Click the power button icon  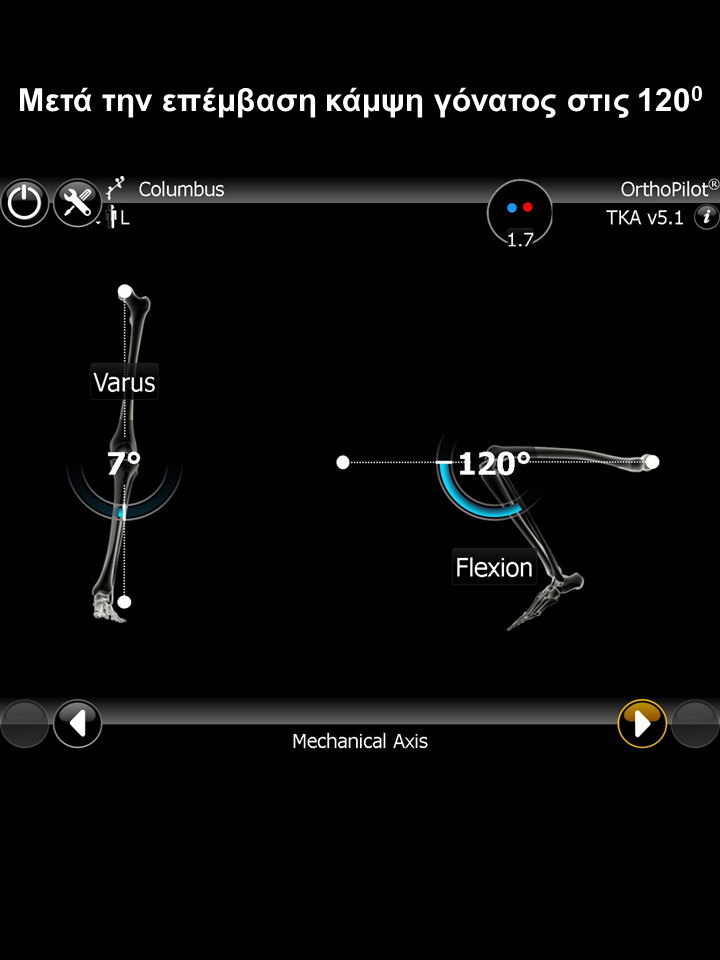point(24,203)
